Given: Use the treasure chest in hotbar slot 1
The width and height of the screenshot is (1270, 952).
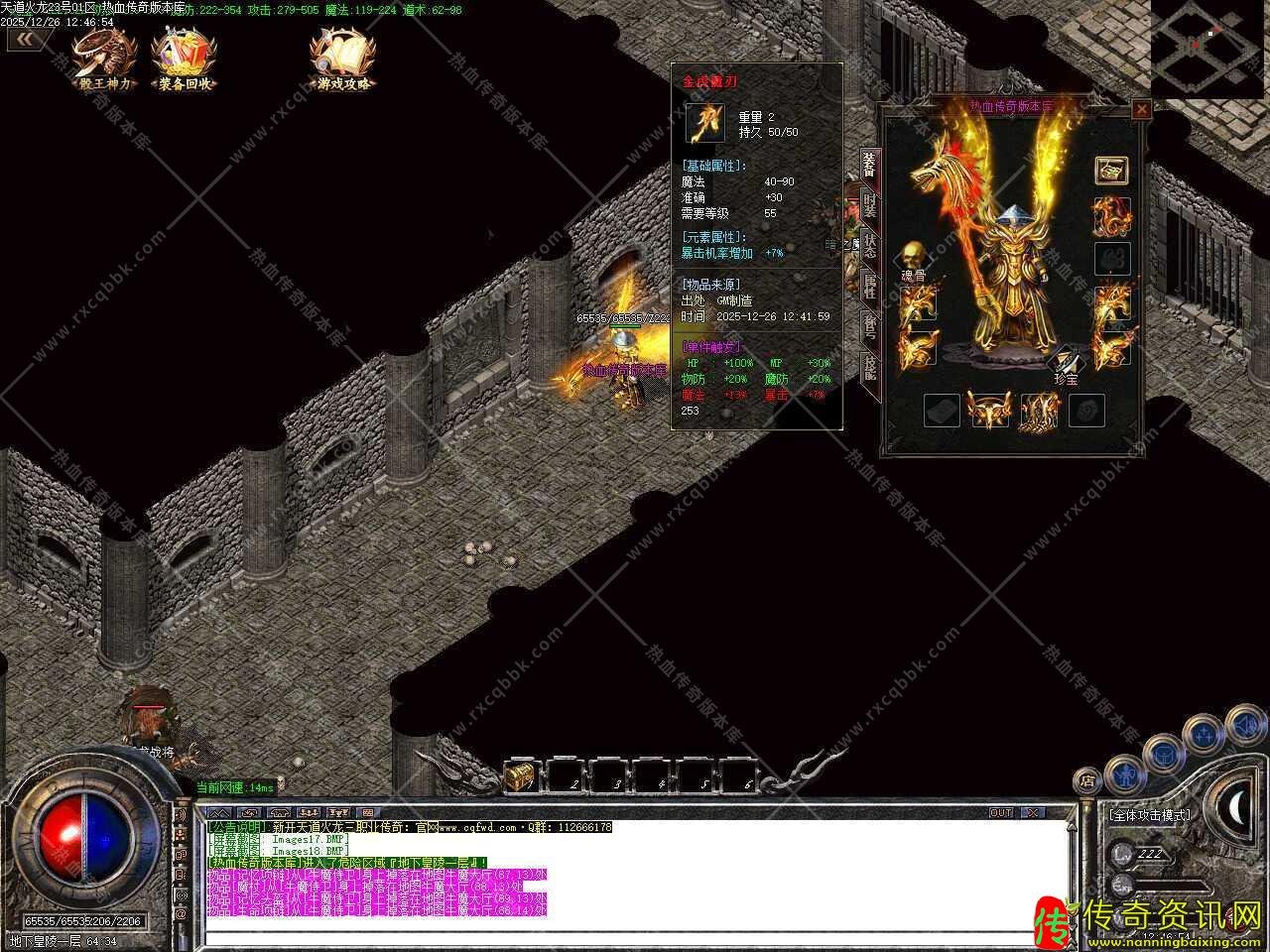Looking at the screenshot, I should tap(520, 775).
